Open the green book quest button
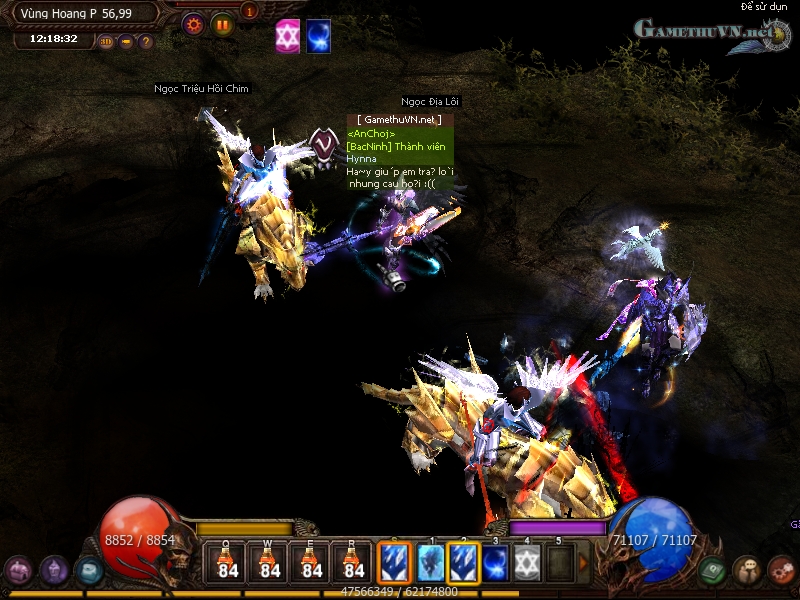The image size is (800, 600). [x=712, y=571]
